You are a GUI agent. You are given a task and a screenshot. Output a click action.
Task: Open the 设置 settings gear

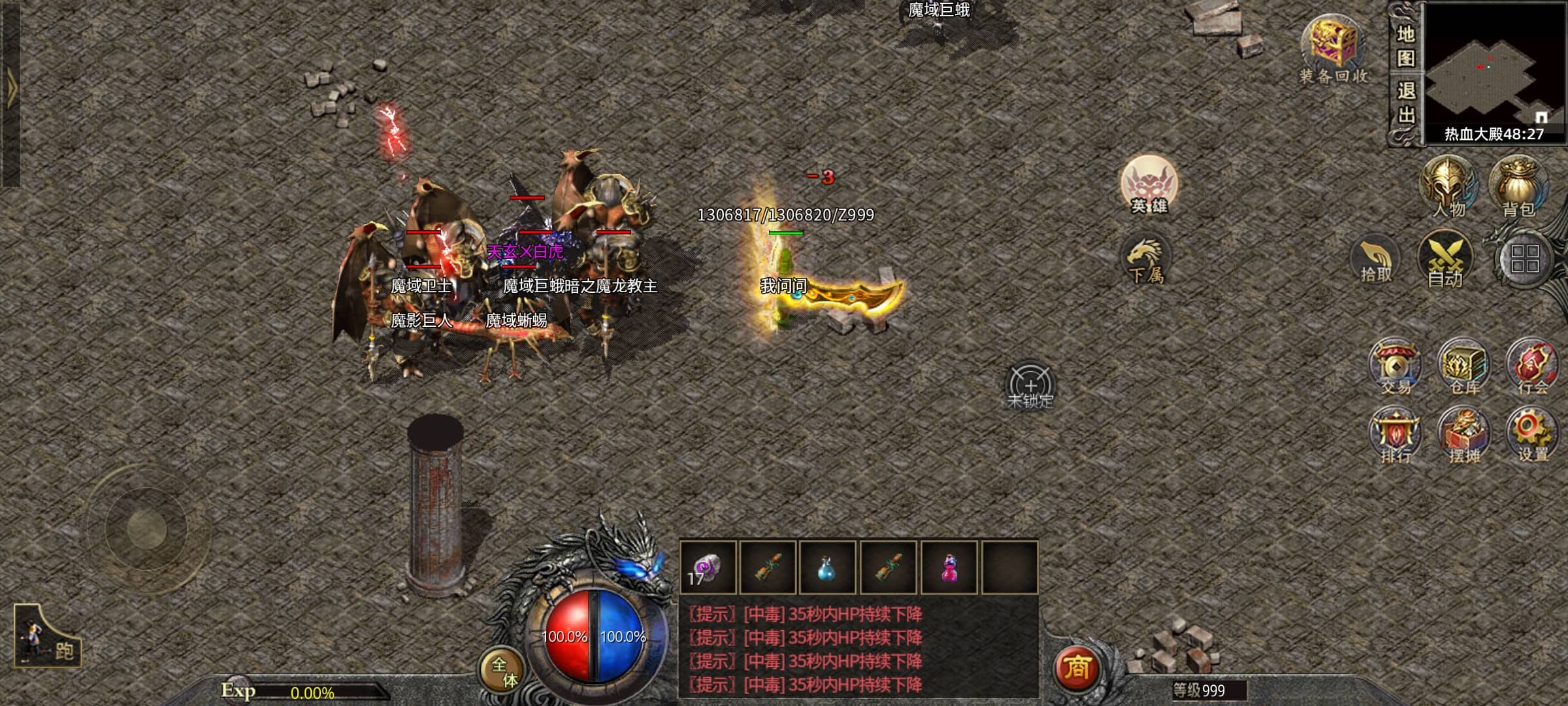1532,435
